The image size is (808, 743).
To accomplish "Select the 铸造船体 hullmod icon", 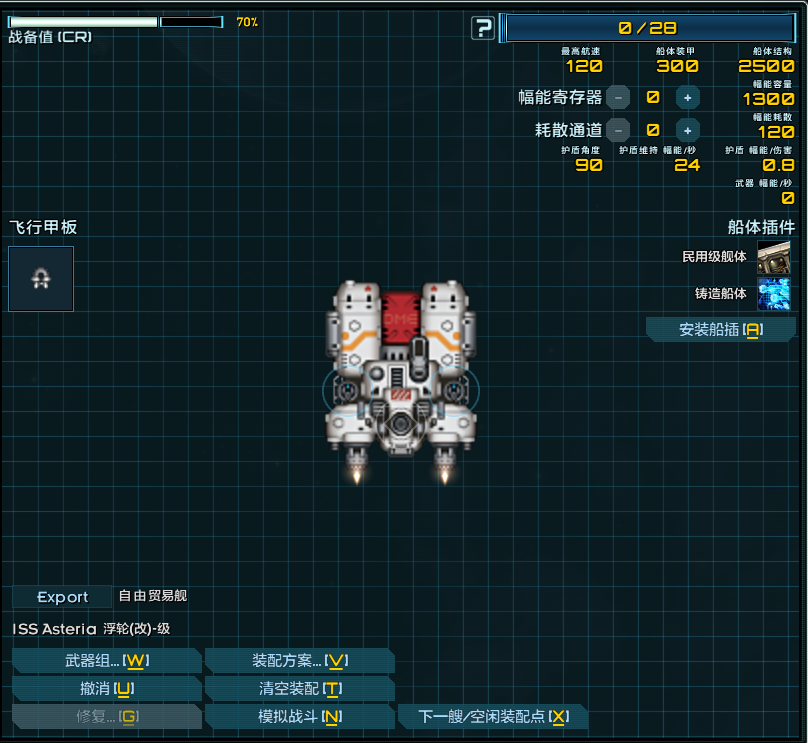I will pos(773,294).
